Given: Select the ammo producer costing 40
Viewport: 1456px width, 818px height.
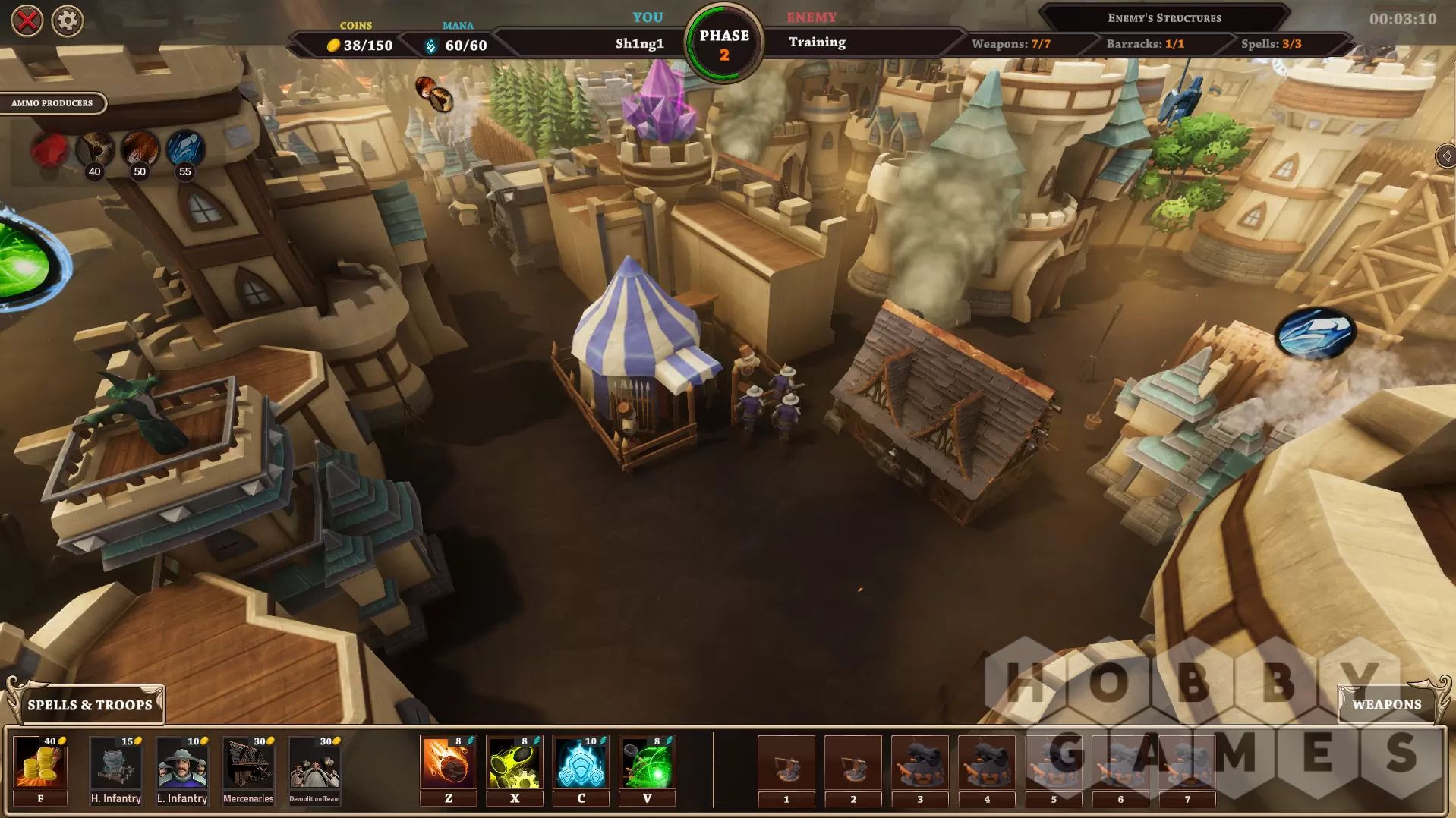Looking at the screenshot, I should [x=95, y=149].
